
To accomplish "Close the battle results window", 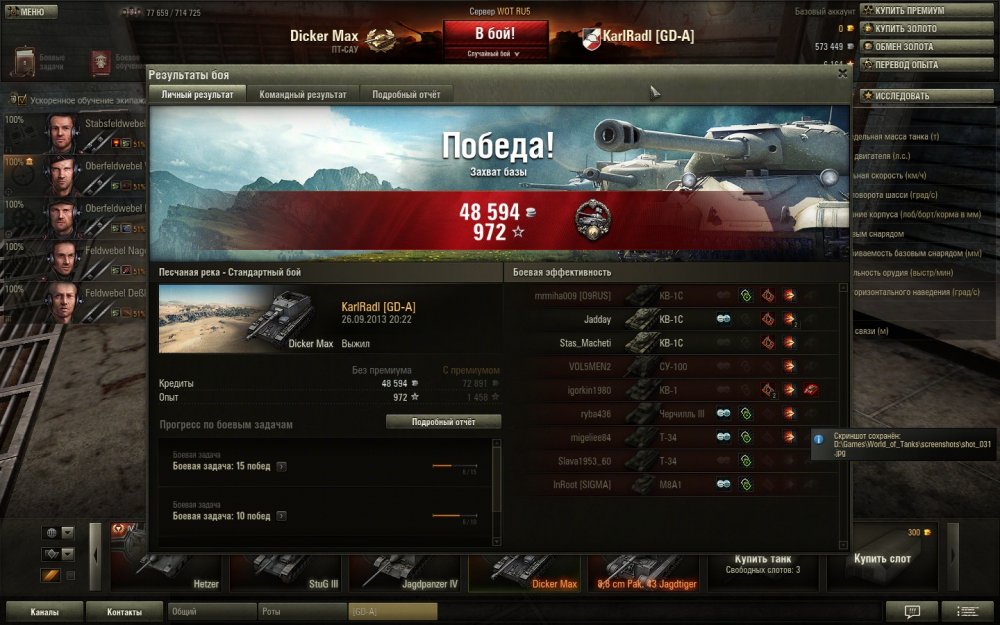I will click(842, 73).
